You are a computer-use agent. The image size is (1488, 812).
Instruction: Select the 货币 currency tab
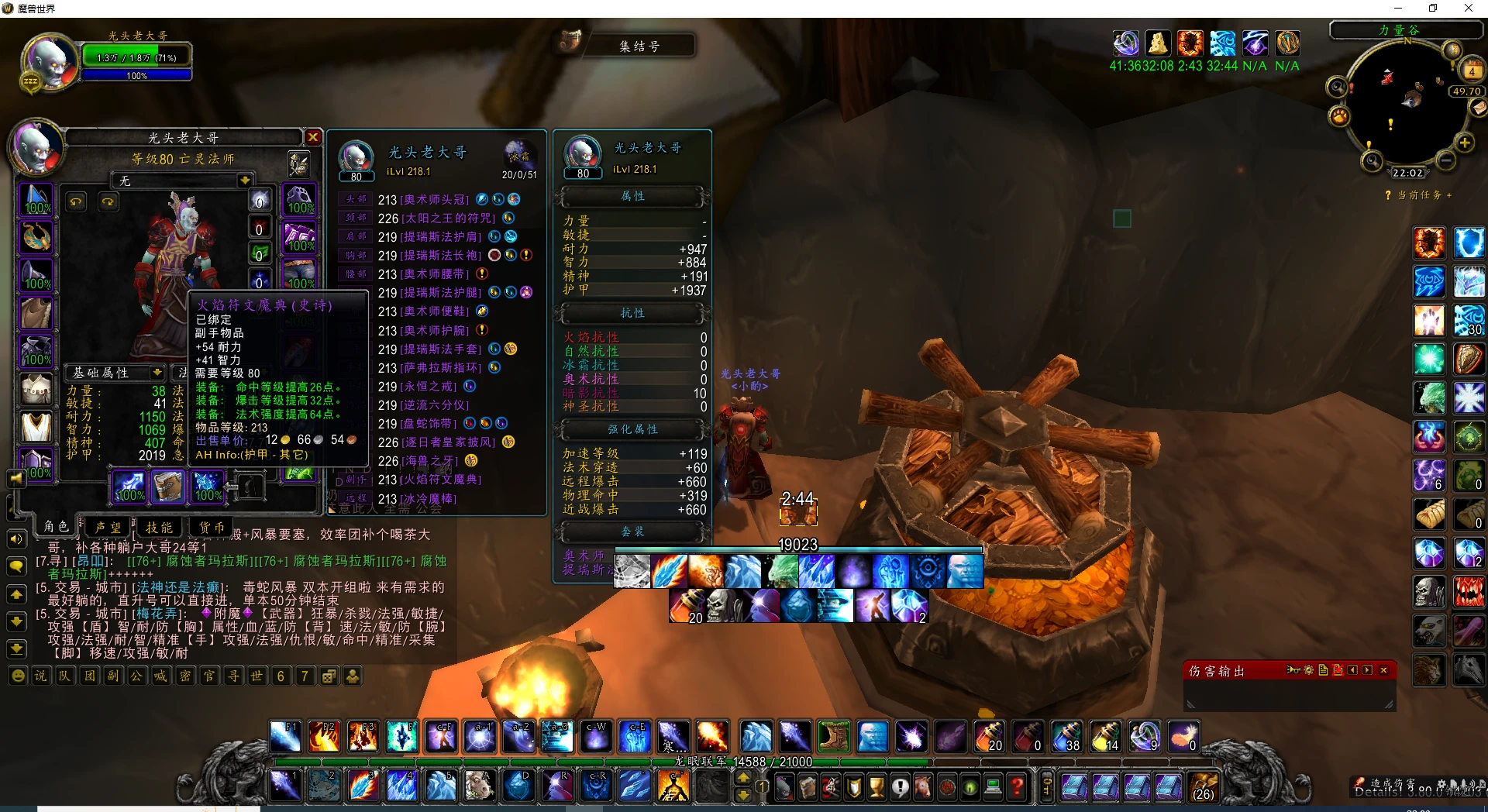[211, 527]
